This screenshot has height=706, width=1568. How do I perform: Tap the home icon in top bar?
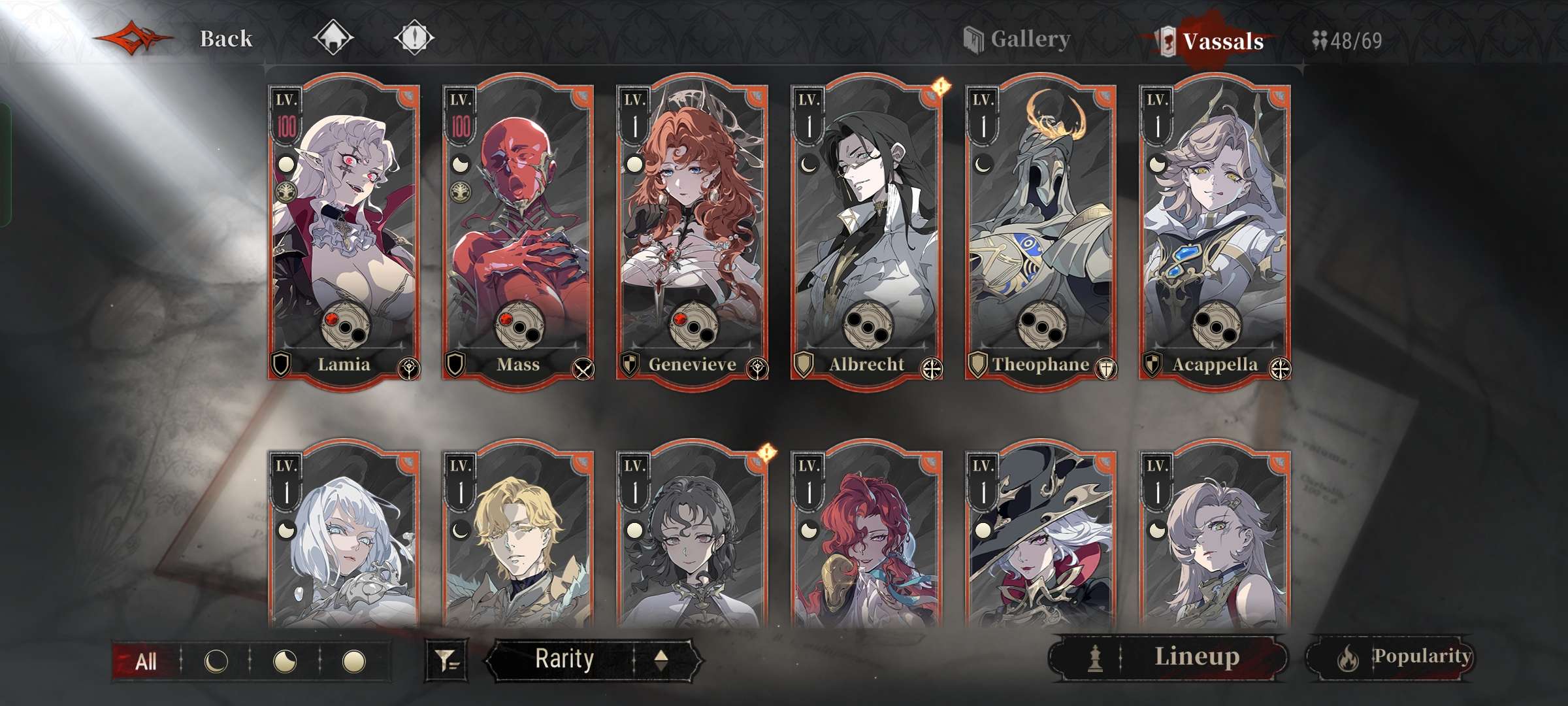click(333, 37)
